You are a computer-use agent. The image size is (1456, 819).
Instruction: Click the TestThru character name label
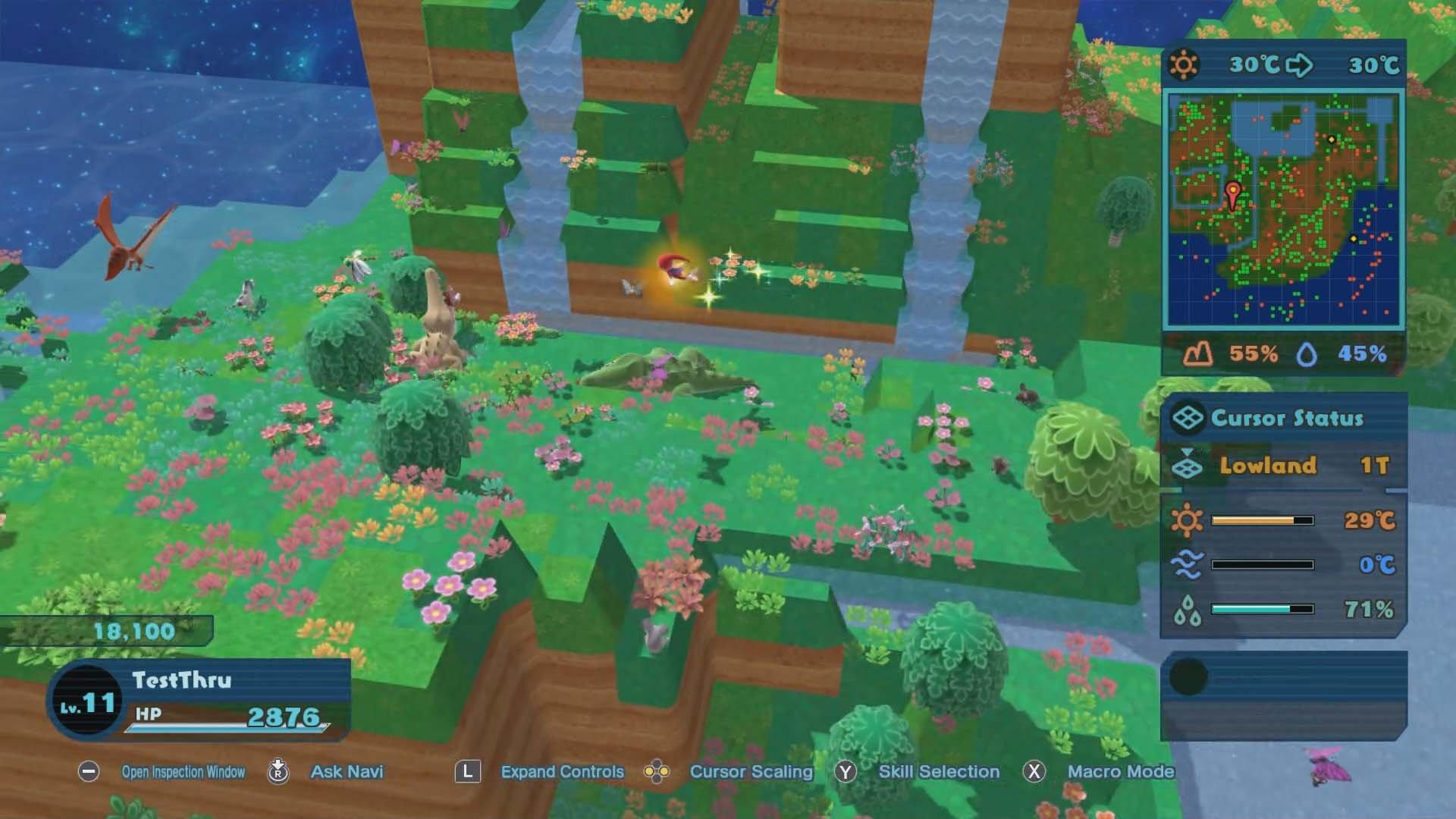(x=182, y=680)
